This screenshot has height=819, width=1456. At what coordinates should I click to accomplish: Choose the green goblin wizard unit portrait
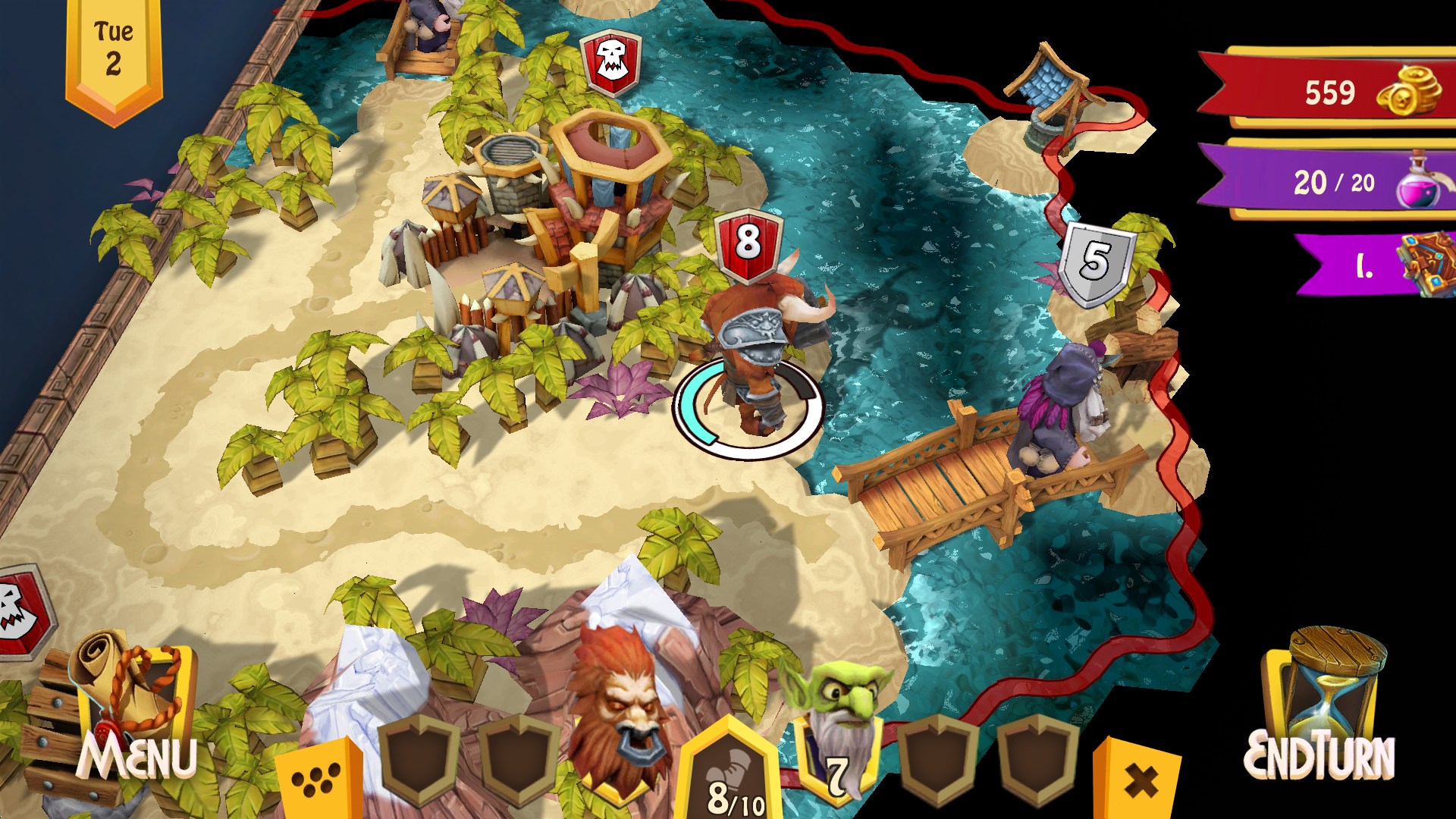click(836, 728)
